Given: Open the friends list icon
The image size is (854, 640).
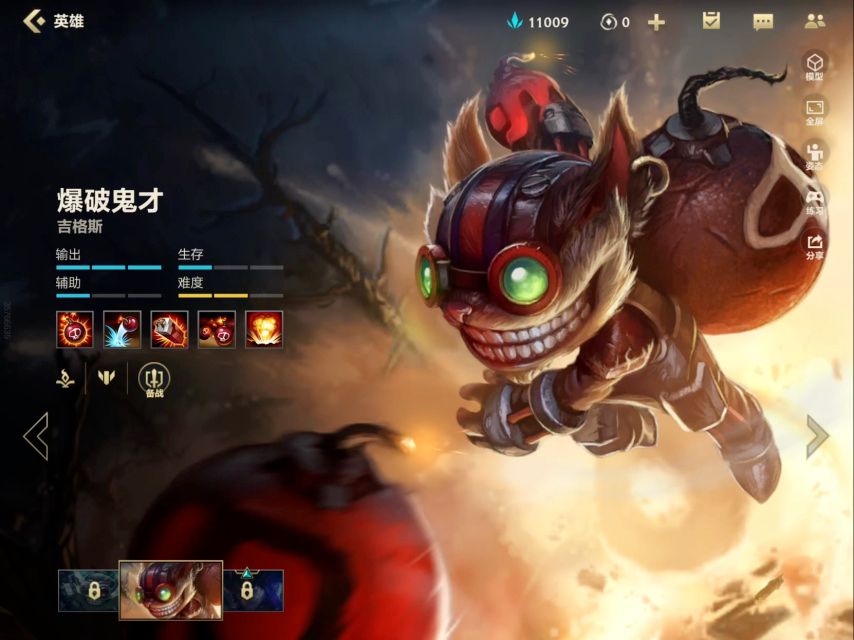Looking at the screenshot, I should click(x=815, y=21).
